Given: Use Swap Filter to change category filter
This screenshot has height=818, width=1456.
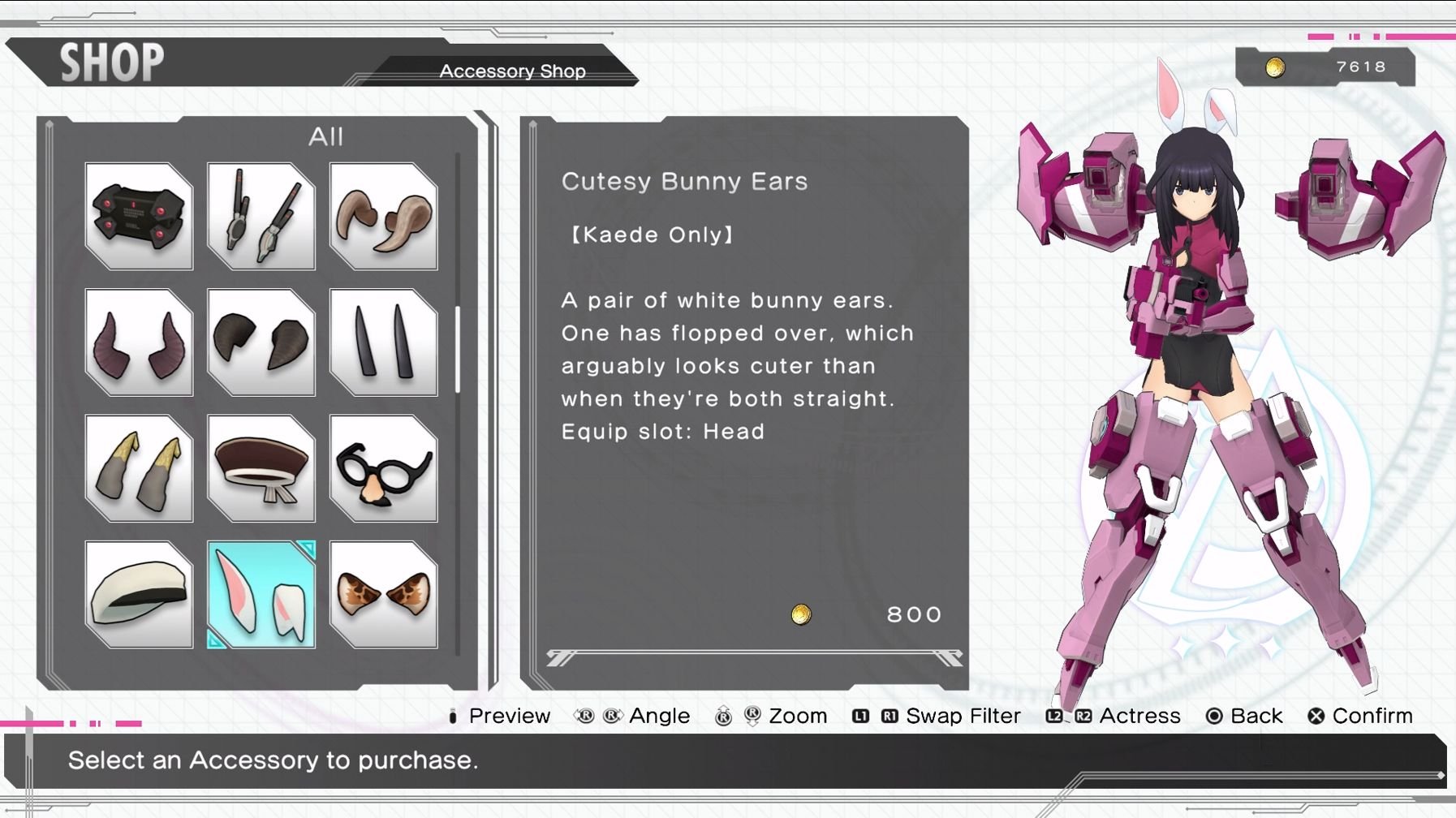Looking at the screenshot, I should (x=962, y=716).
